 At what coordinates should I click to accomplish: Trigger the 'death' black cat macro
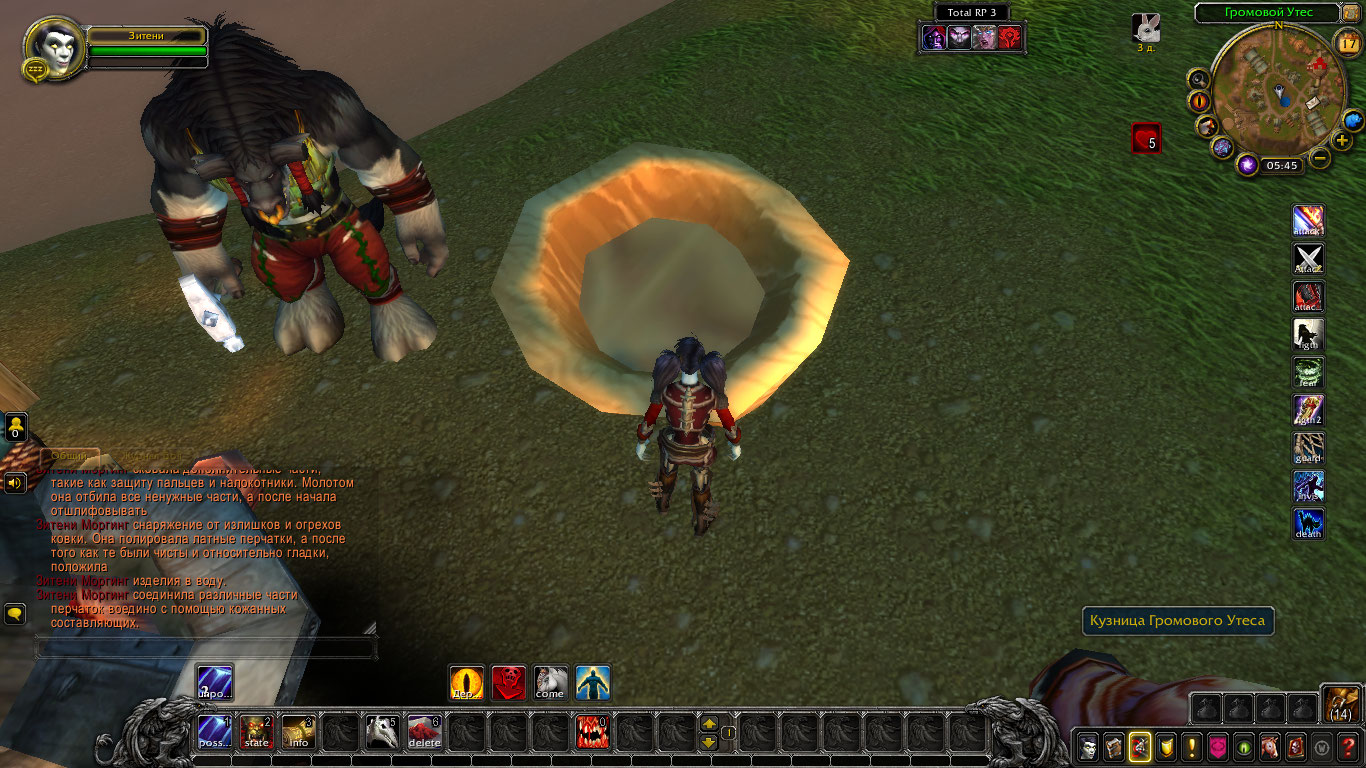tap(1308, 524)
